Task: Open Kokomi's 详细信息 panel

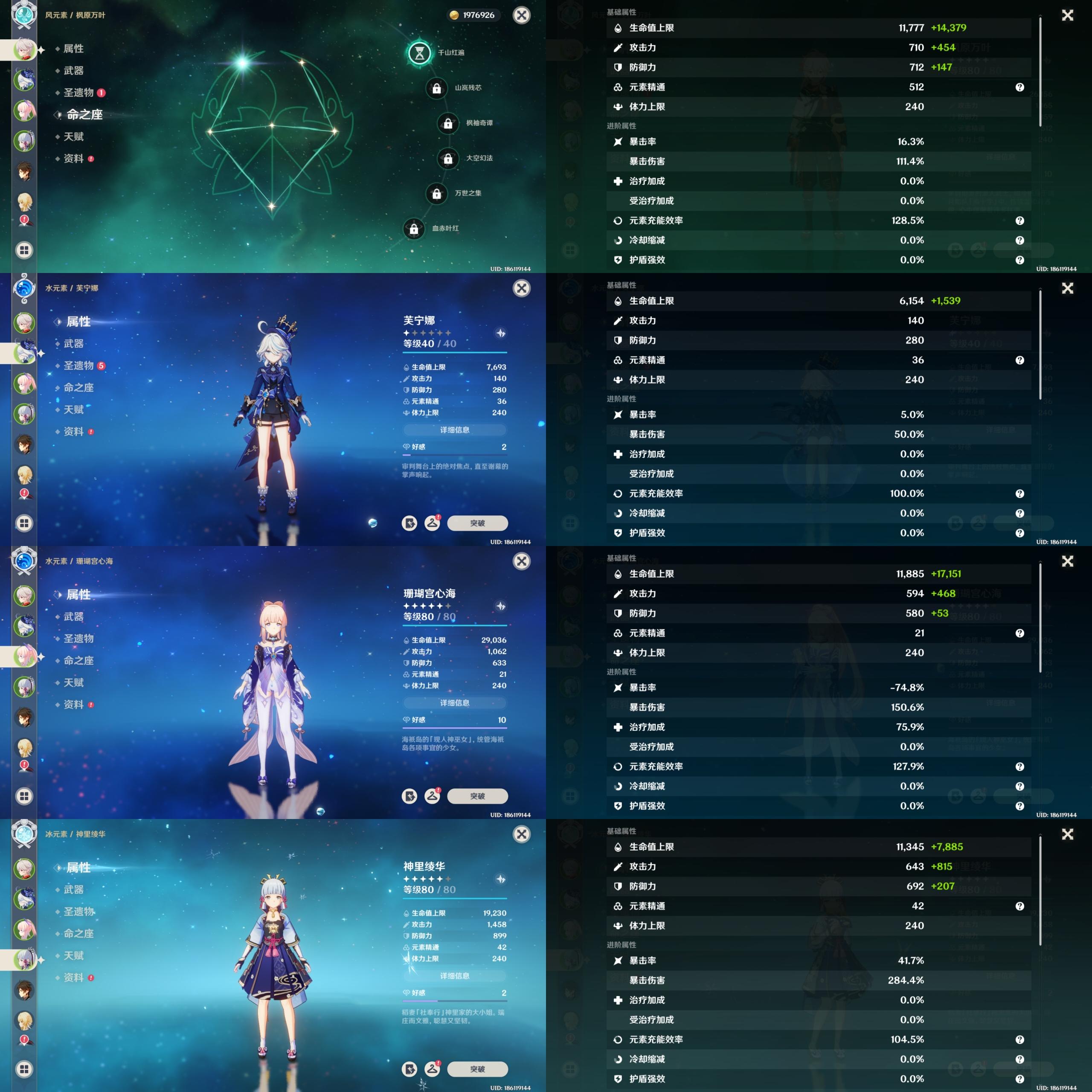Action: [454, 703]
